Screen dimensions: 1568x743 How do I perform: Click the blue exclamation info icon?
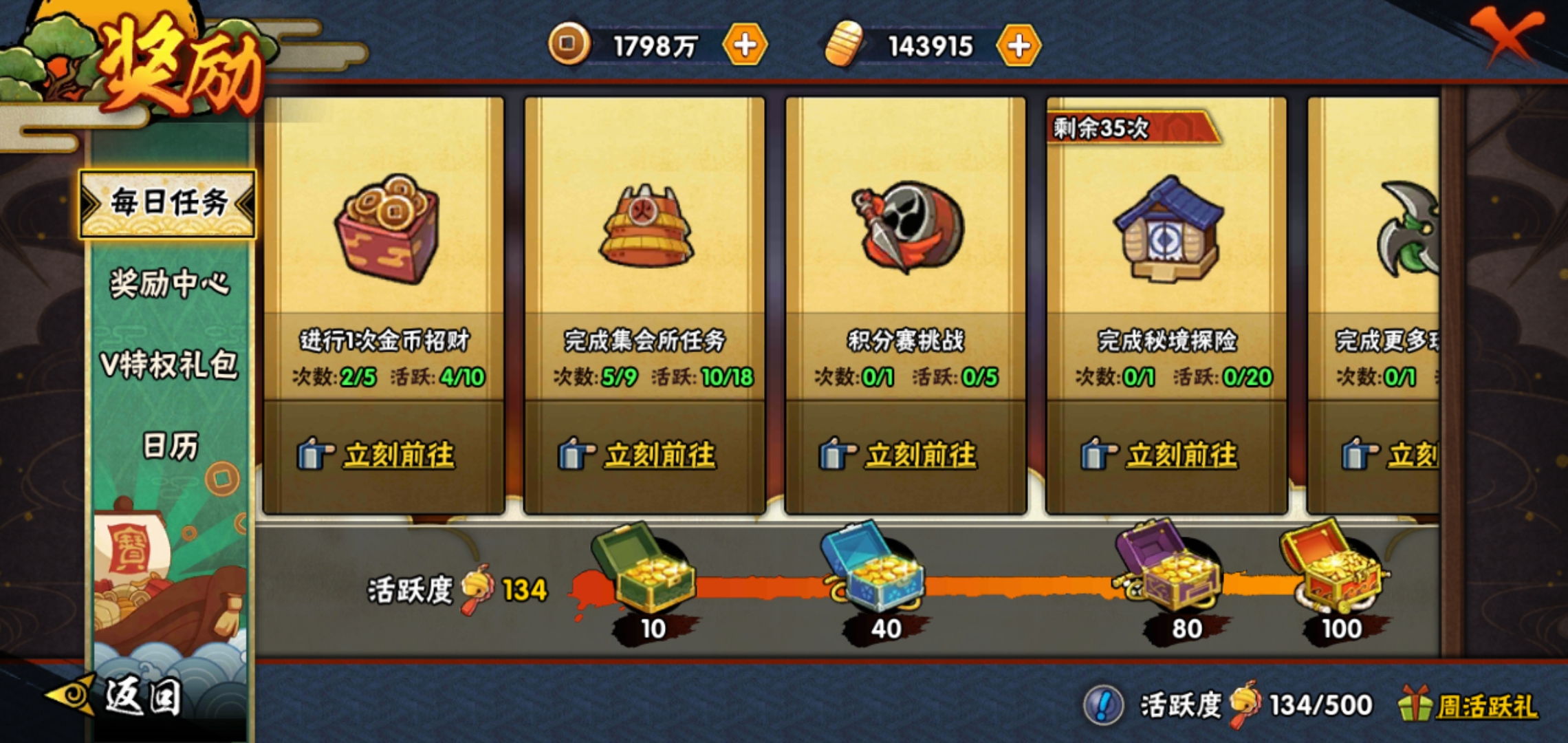pyautogui.click(x=1103, y=705)
